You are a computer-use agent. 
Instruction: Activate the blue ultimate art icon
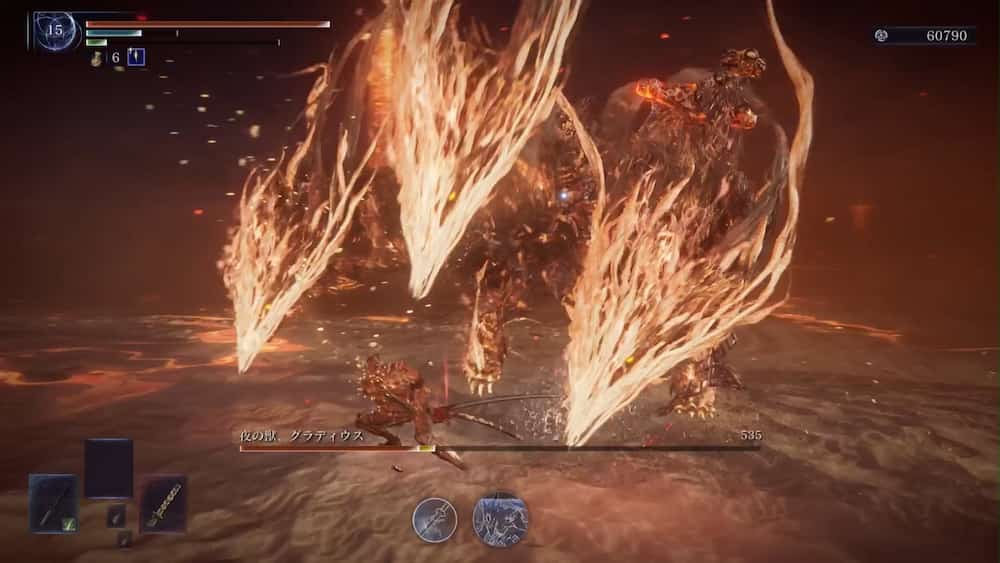click(x=500, y=519)
